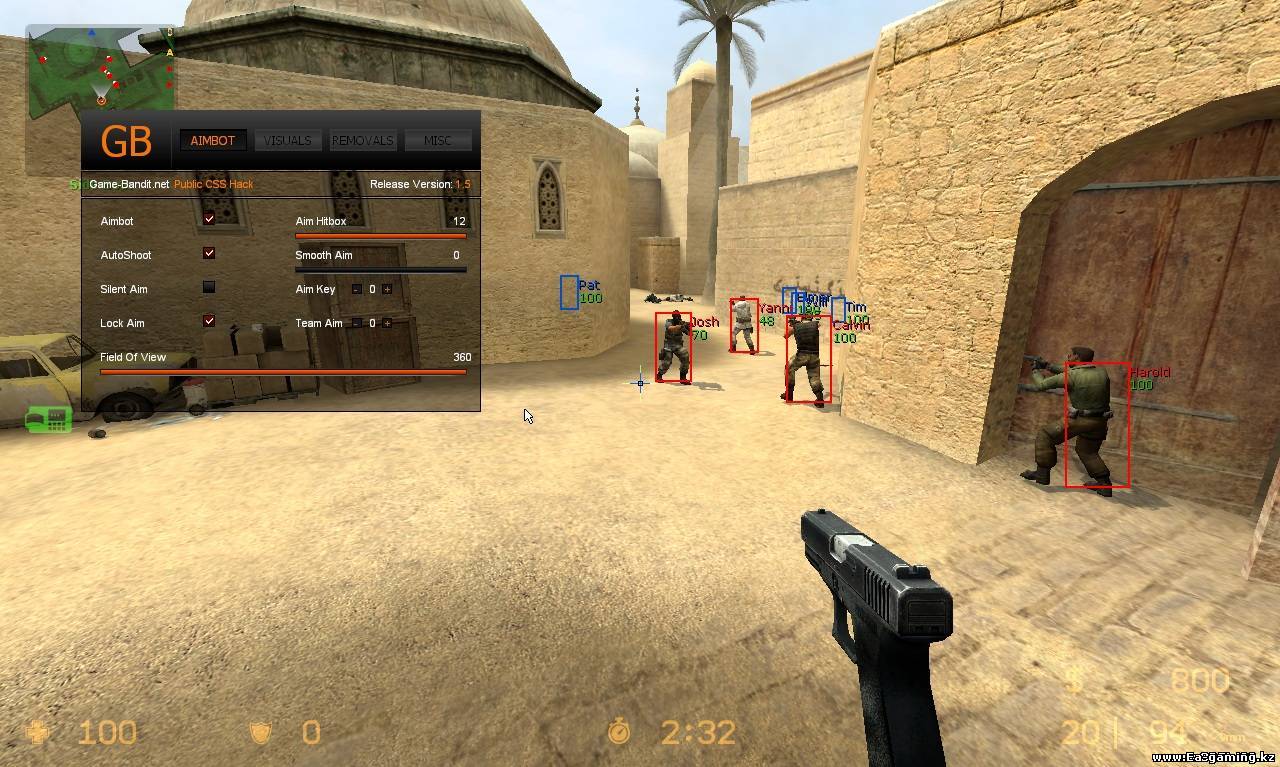Enable the Silent Aim checkbox
1280x767 pixels.
209,287
